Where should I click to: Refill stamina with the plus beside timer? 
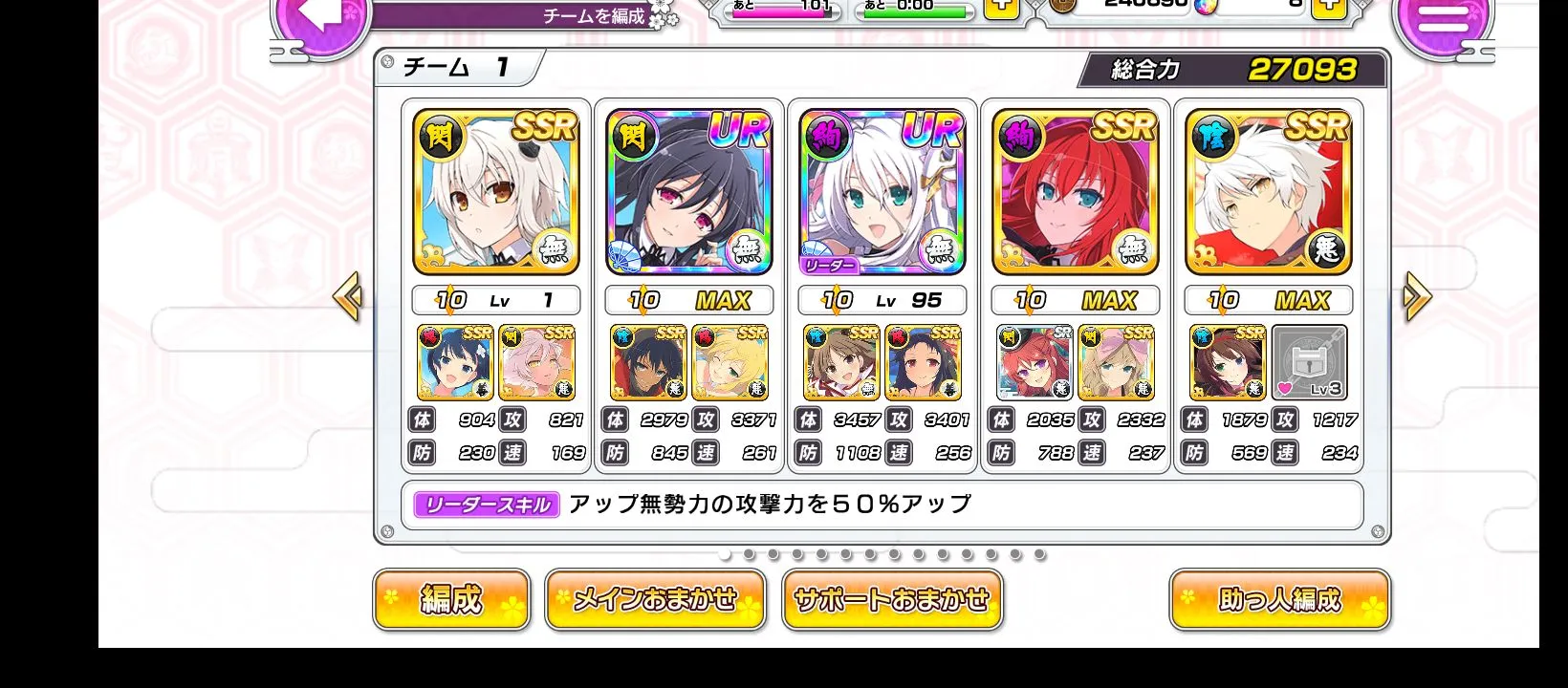pyautogui.click(x=1001, y=8)
